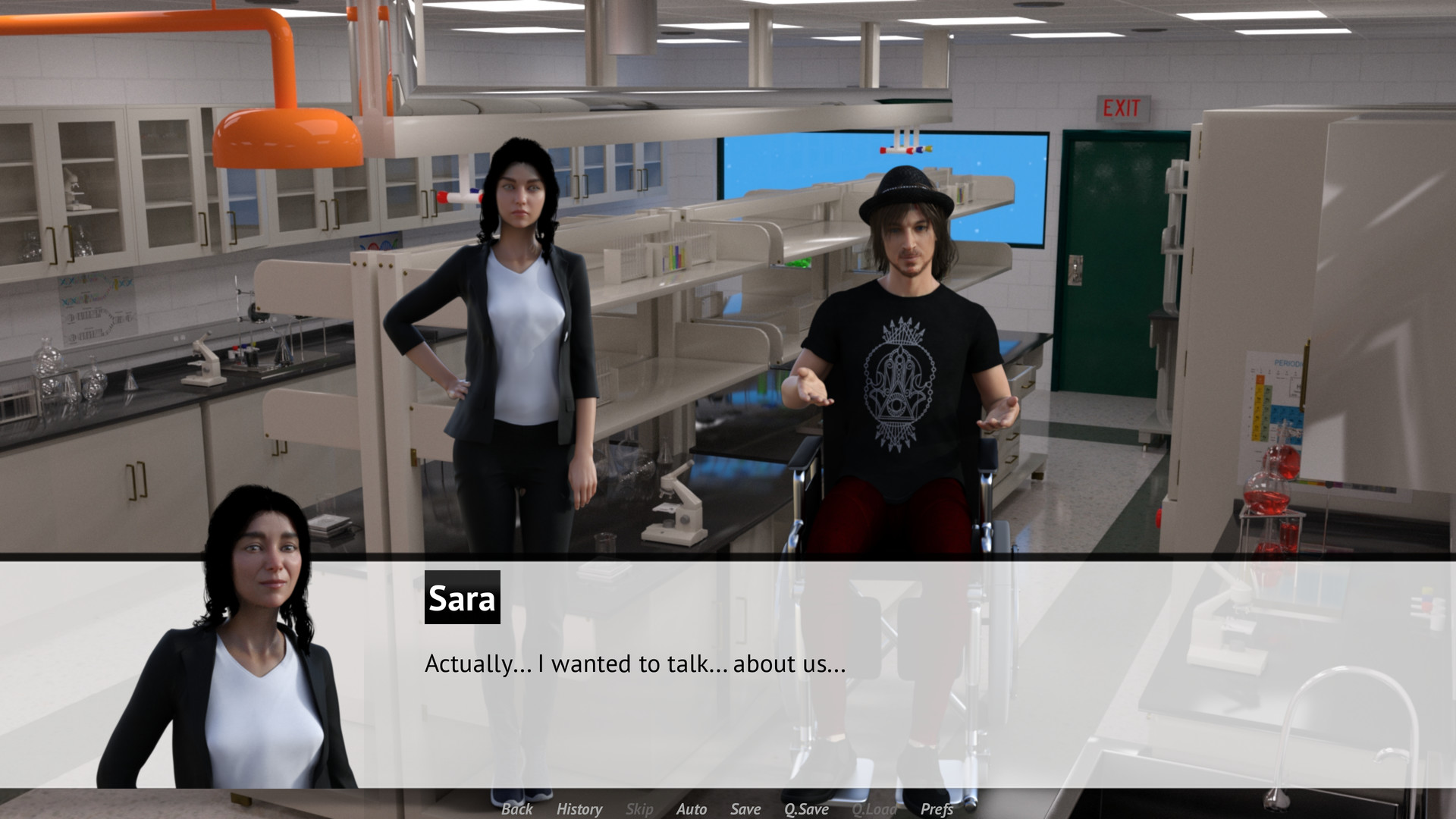This screenshot has height=819, width=1456.
Task: Open the Prefs settings menu
Action: (x=938, y=809)
